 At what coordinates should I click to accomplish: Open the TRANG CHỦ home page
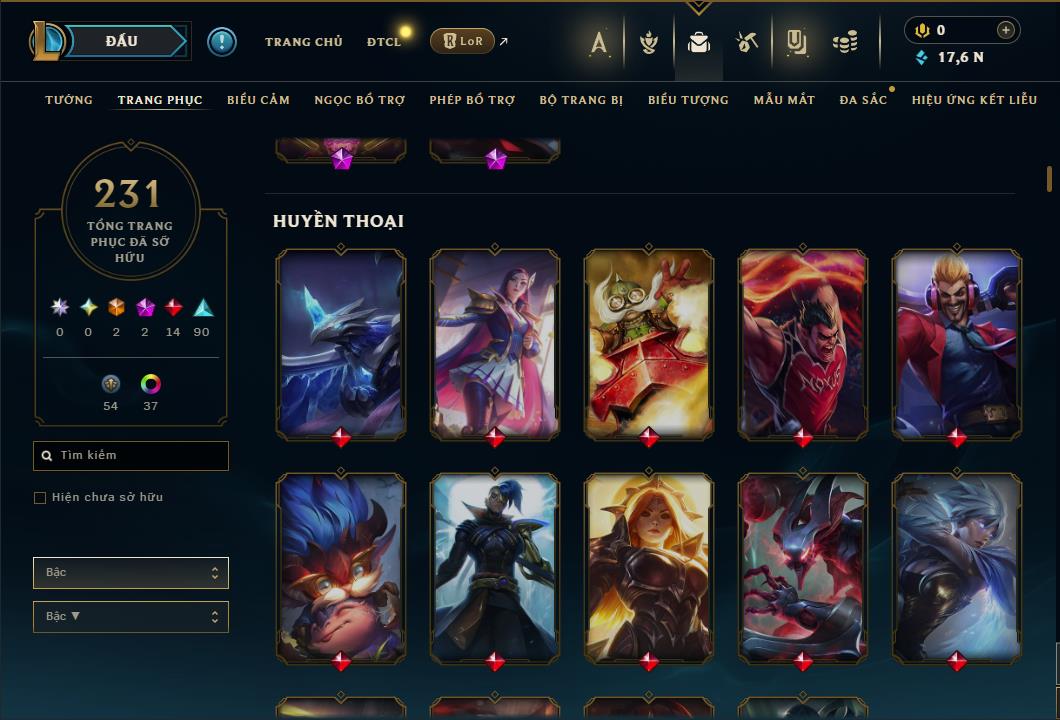303,42
